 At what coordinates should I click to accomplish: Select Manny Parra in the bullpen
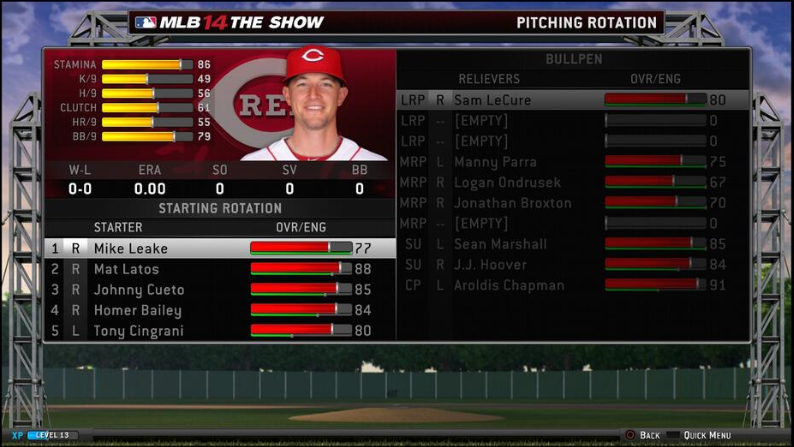(x=495, y=162)
